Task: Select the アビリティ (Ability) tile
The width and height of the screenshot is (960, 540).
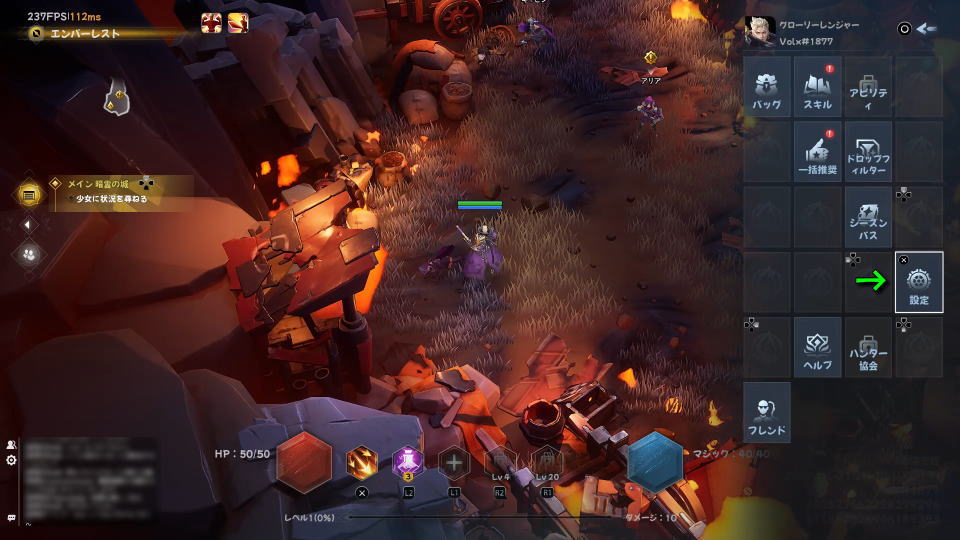Action: pos(868,87)
